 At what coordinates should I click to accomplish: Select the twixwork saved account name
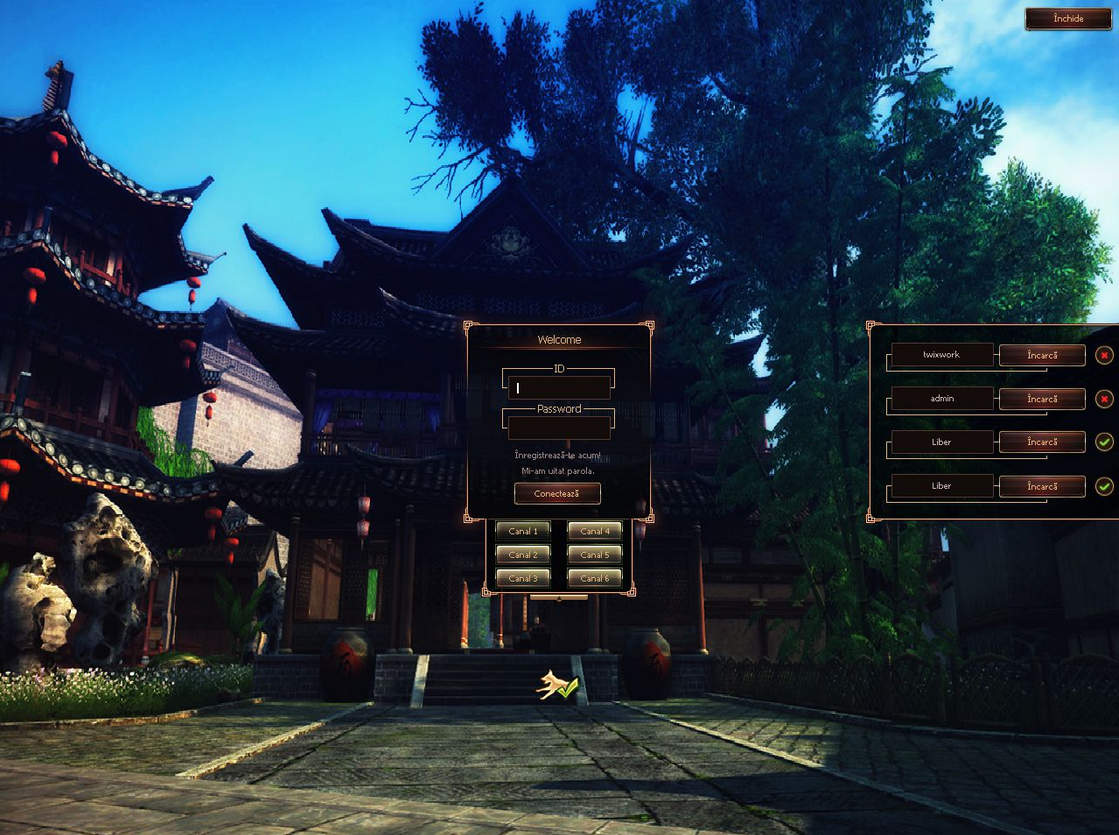coord(941,355)
